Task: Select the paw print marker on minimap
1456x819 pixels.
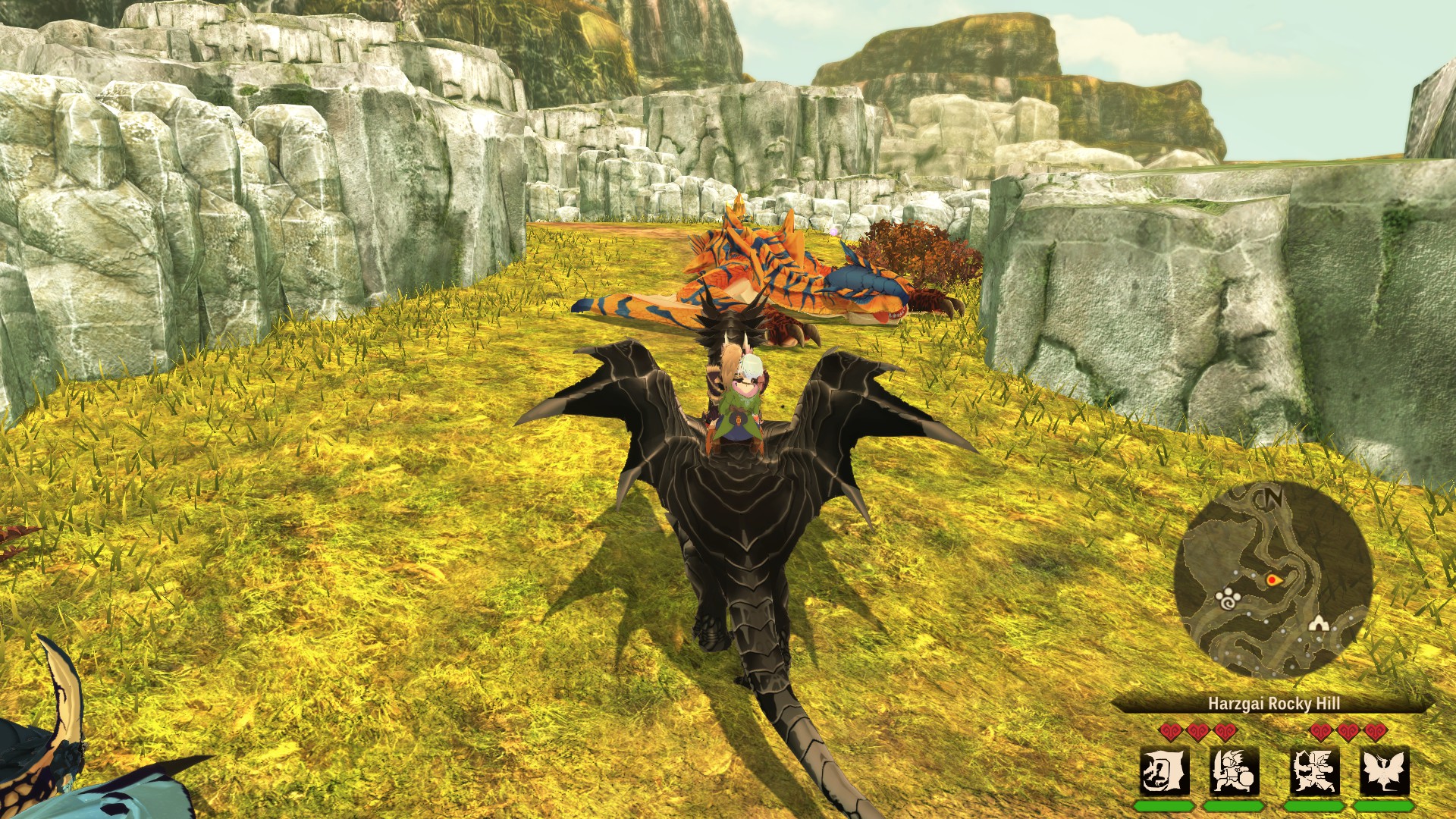Action: [1228, 599]
